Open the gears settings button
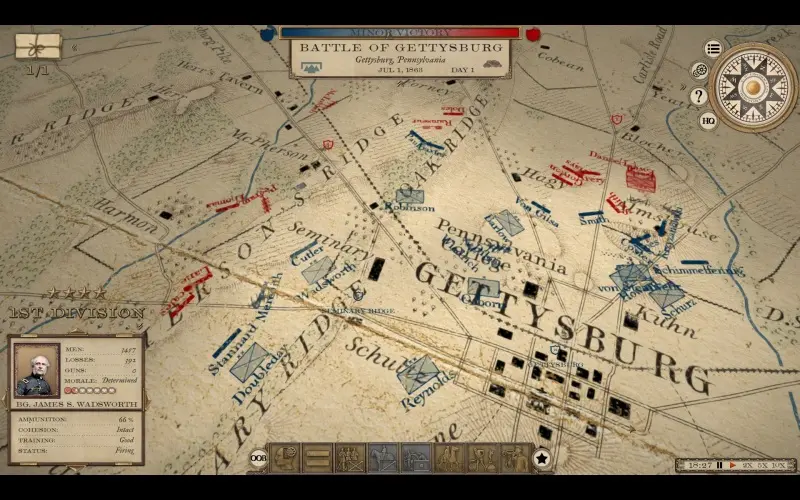800x500 pixels. [x=700, y=71]
